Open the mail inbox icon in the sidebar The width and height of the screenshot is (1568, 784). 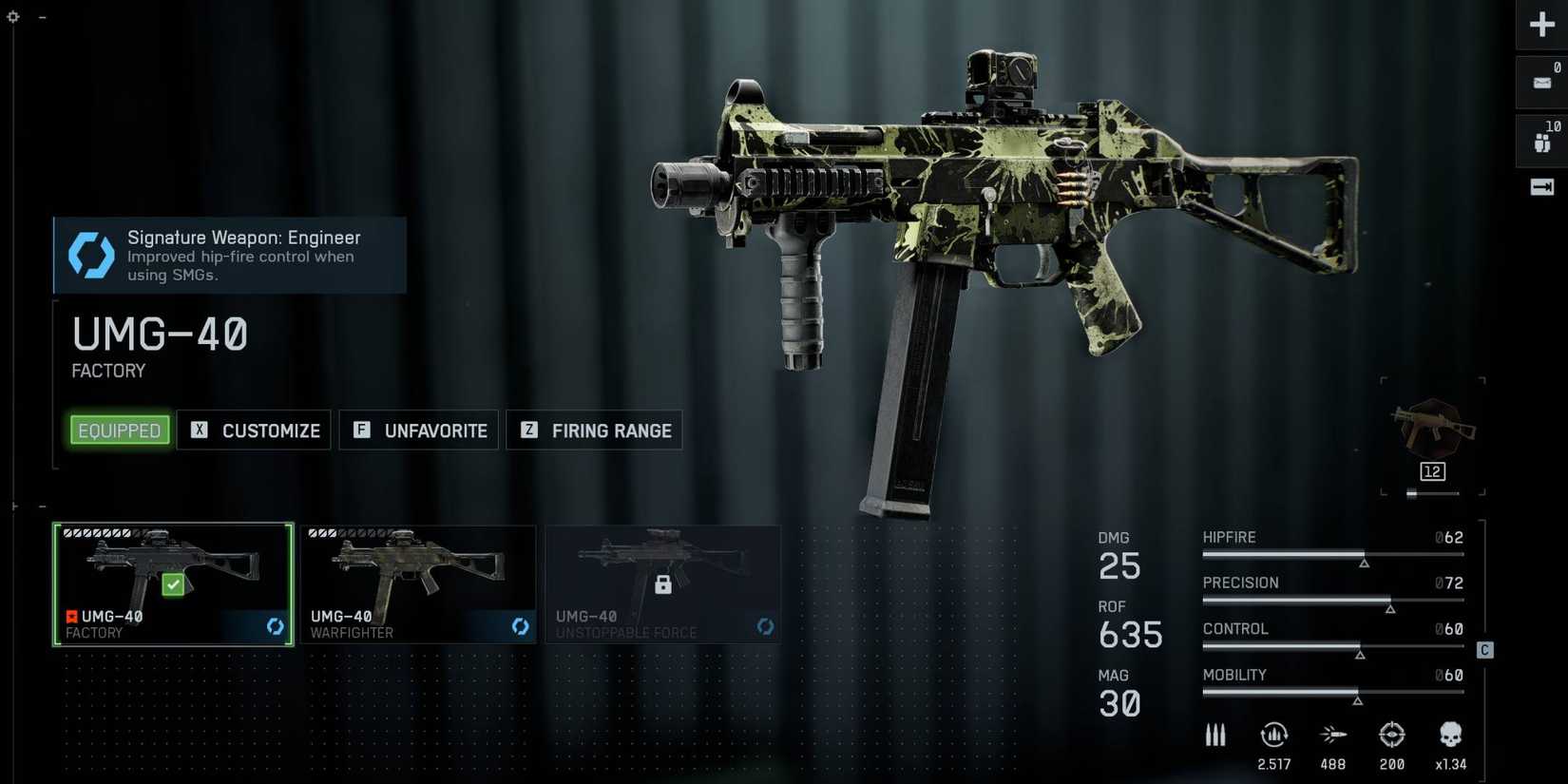coord(1541,81)
